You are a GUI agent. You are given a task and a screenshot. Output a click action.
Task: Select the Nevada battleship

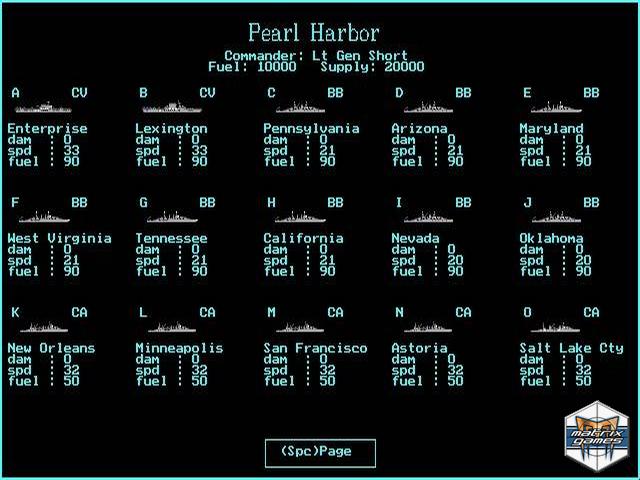pyautogui.click(x=415, y=238)
